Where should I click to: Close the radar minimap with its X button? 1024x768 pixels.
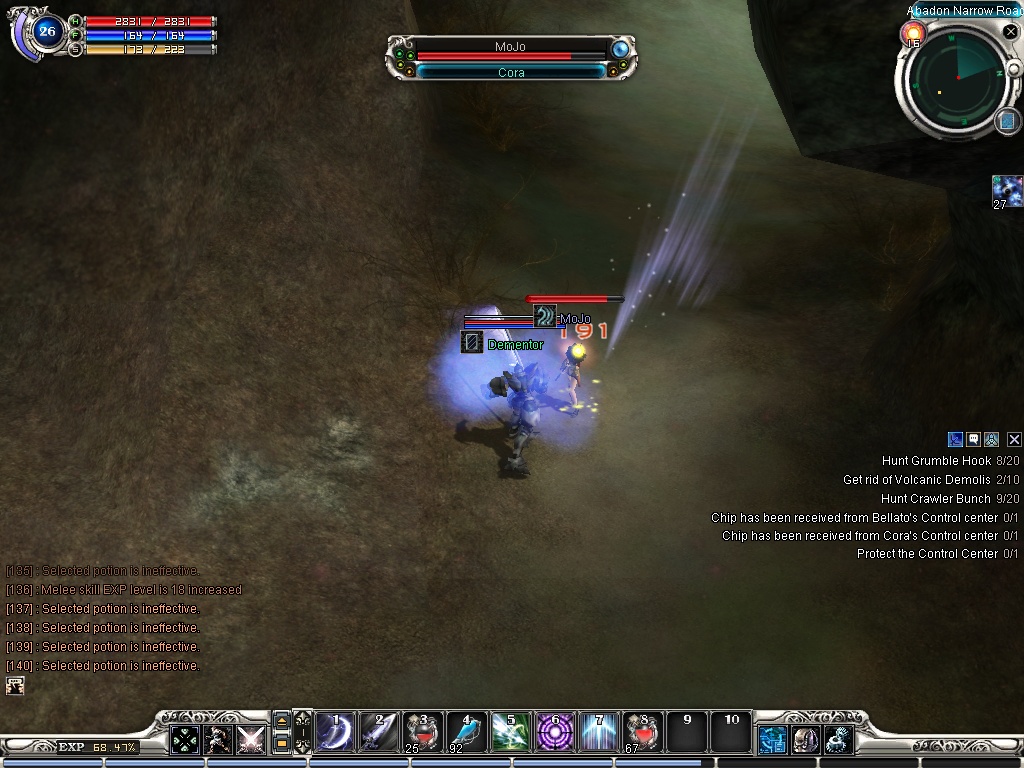tap(1010, 32)
